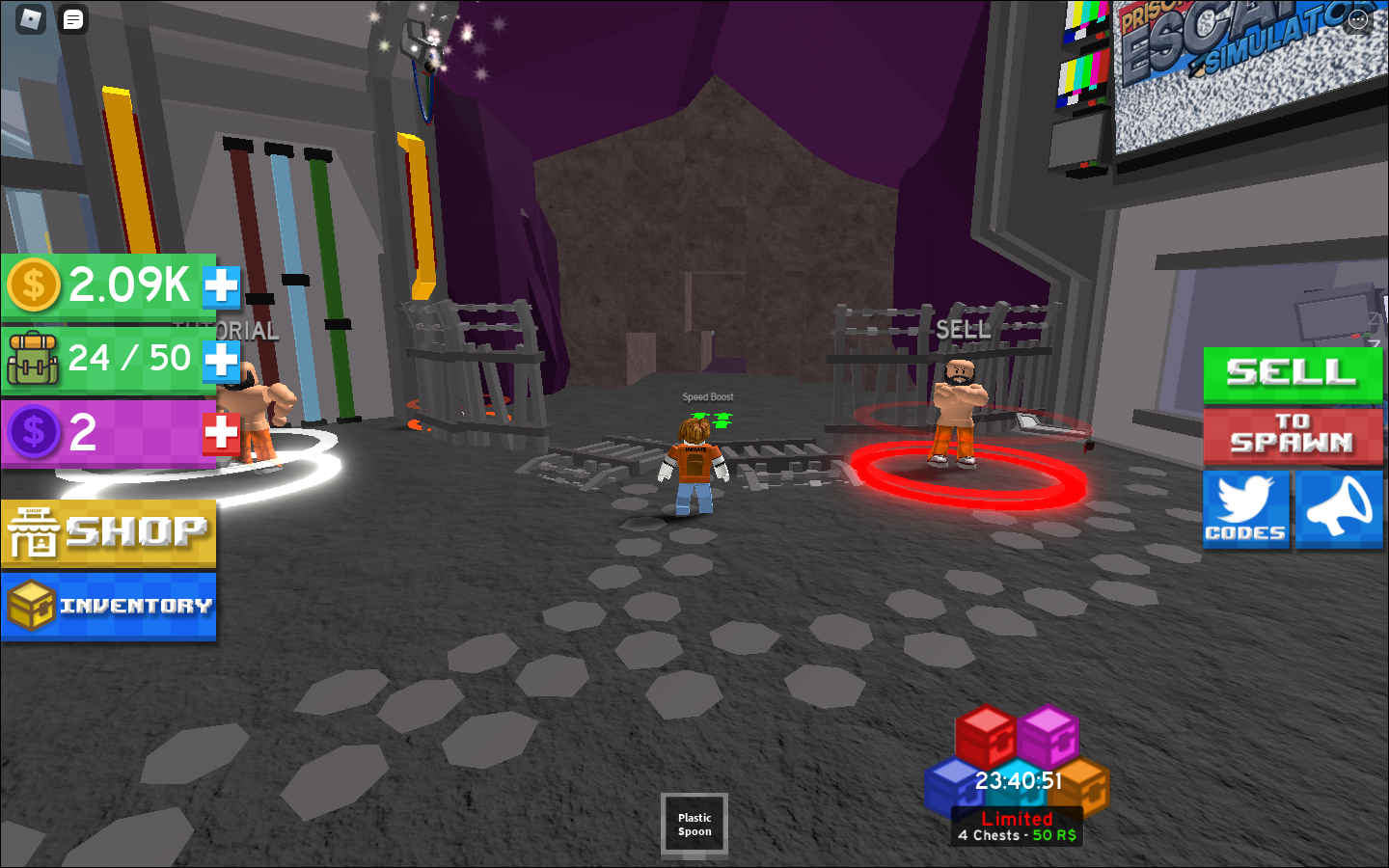This screenshot has width=1389, height=868.
Task: Click the shop stand icon on the SHOP button
Action: coord(36,529)
